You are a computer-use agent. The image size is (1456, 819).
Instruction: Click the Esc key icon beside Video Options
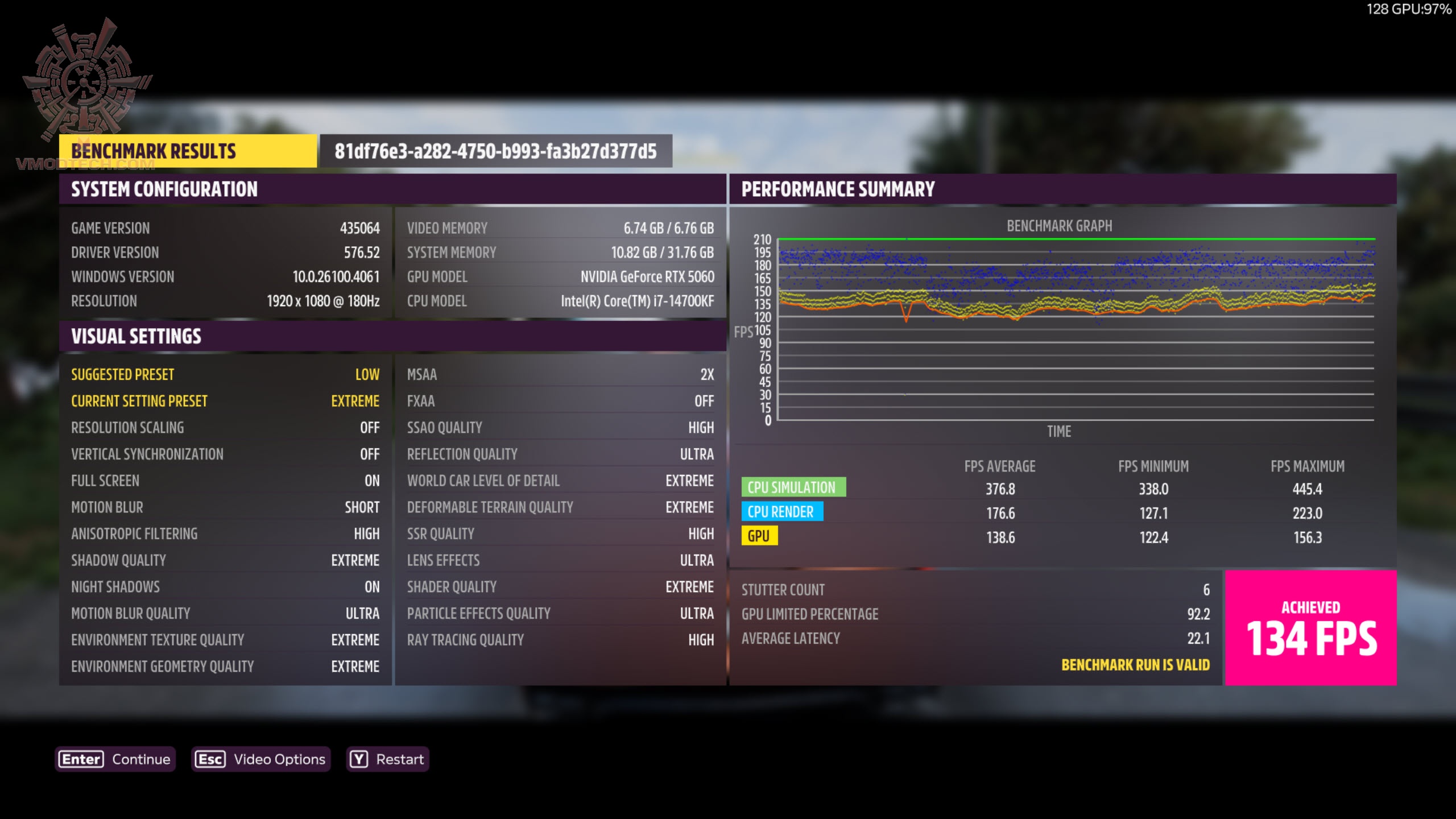tap(211, 759)
